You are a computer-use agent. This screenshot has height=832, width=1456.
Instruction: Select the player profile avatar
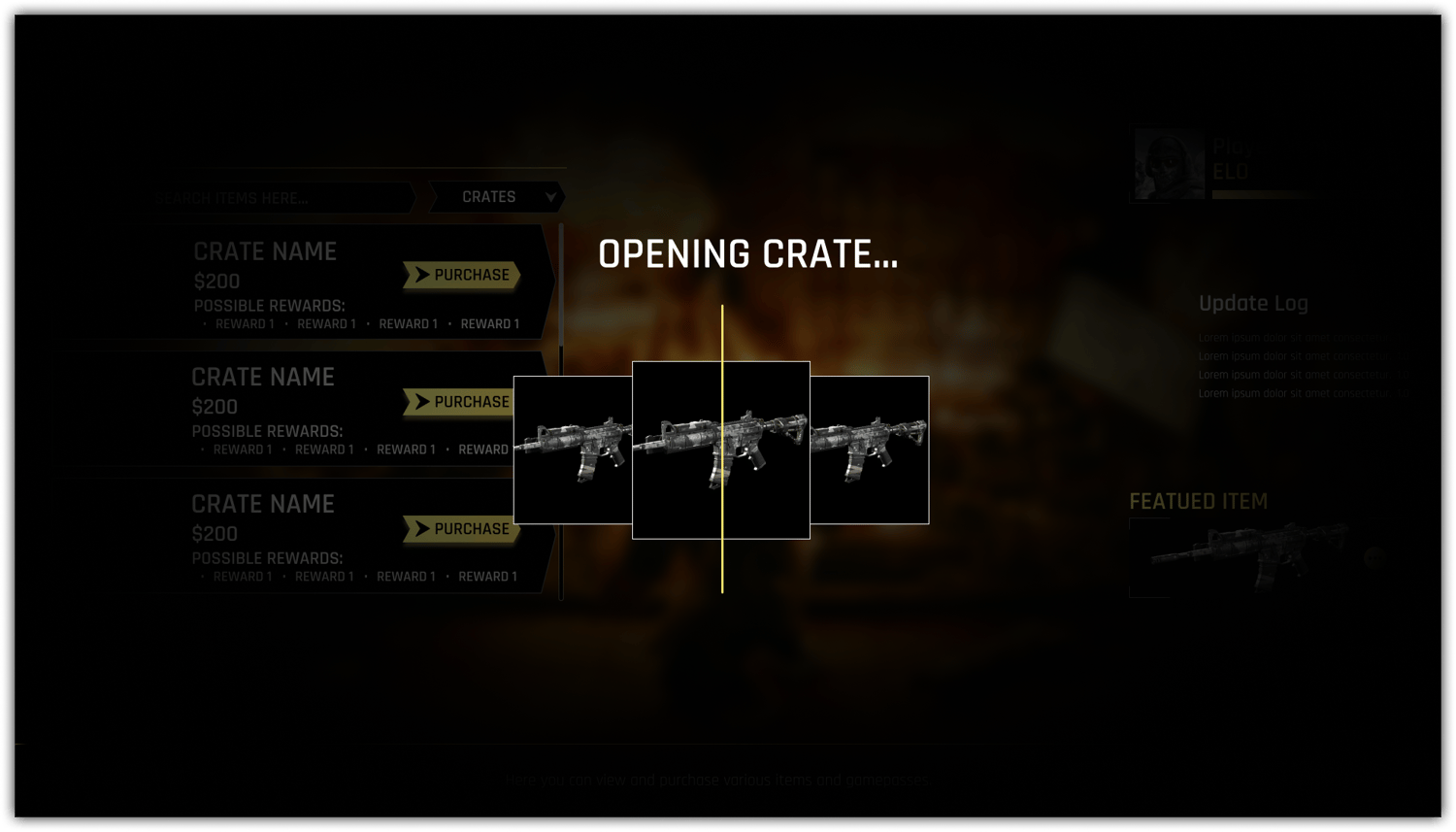pos(1170,165)
